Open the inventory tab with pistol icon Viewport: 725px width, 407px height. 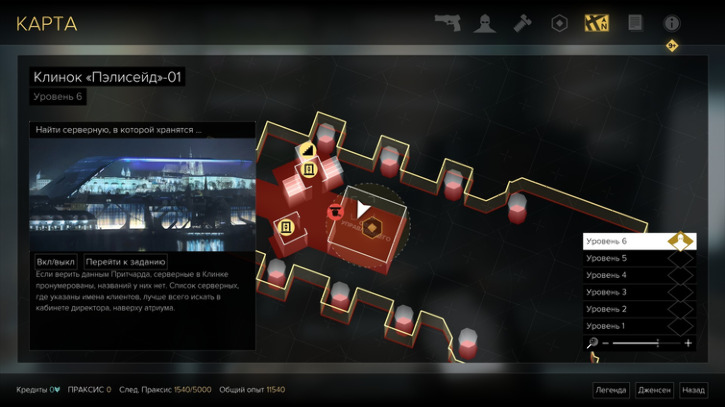pyautogui.click(x=447, y=22)
